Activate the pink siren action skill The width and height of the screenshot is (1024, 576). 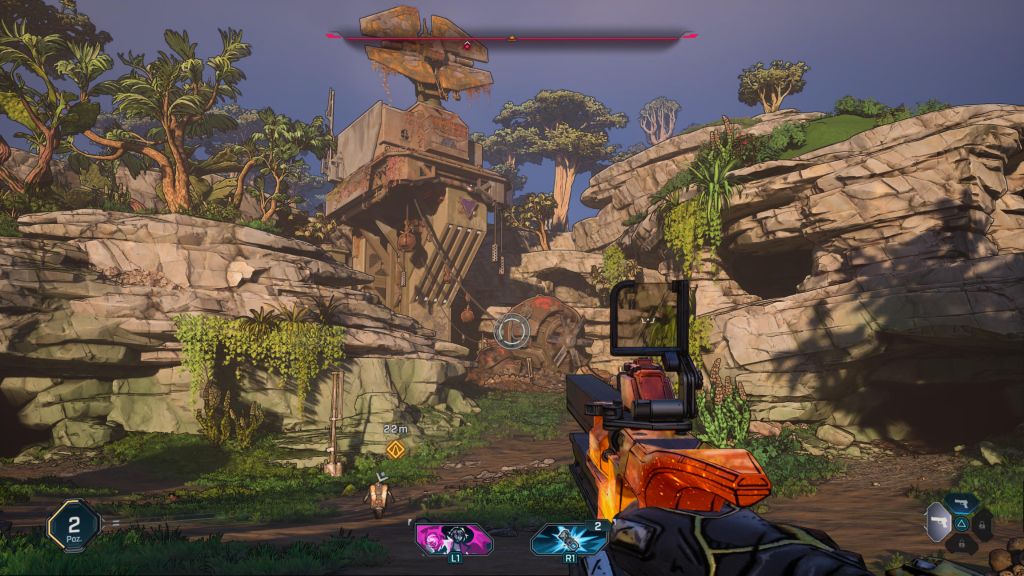[x=455, y=539]
